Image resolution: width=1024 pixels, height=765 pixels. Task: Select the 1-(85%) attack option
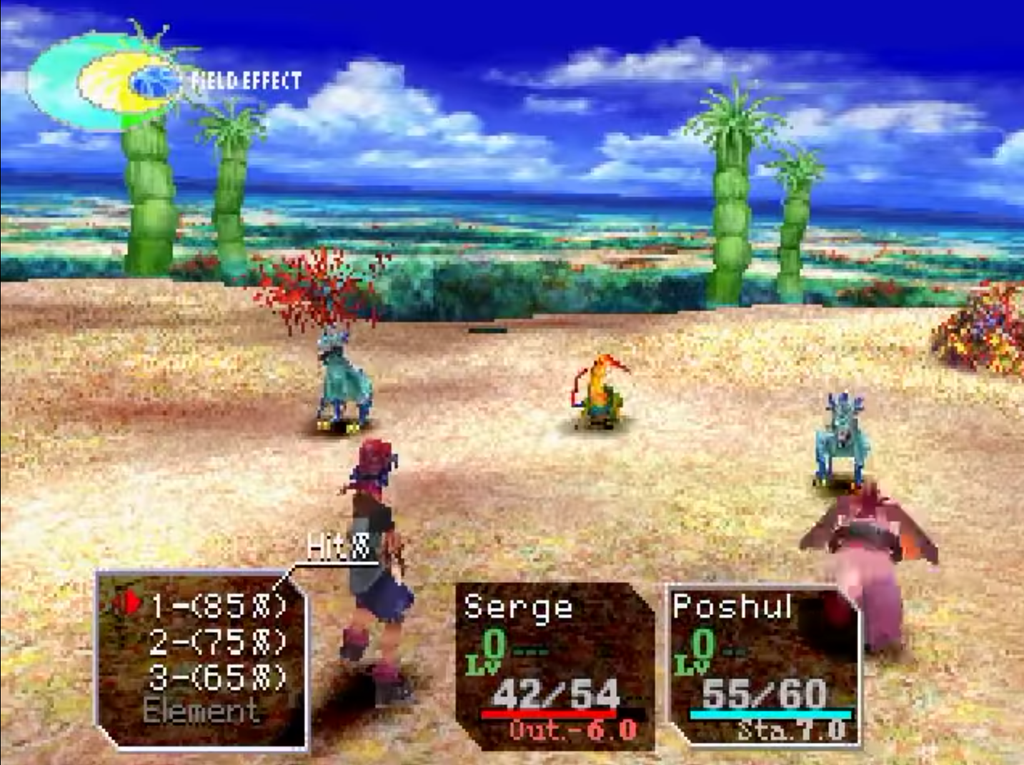pyautogui.click(x=217, y=605)
